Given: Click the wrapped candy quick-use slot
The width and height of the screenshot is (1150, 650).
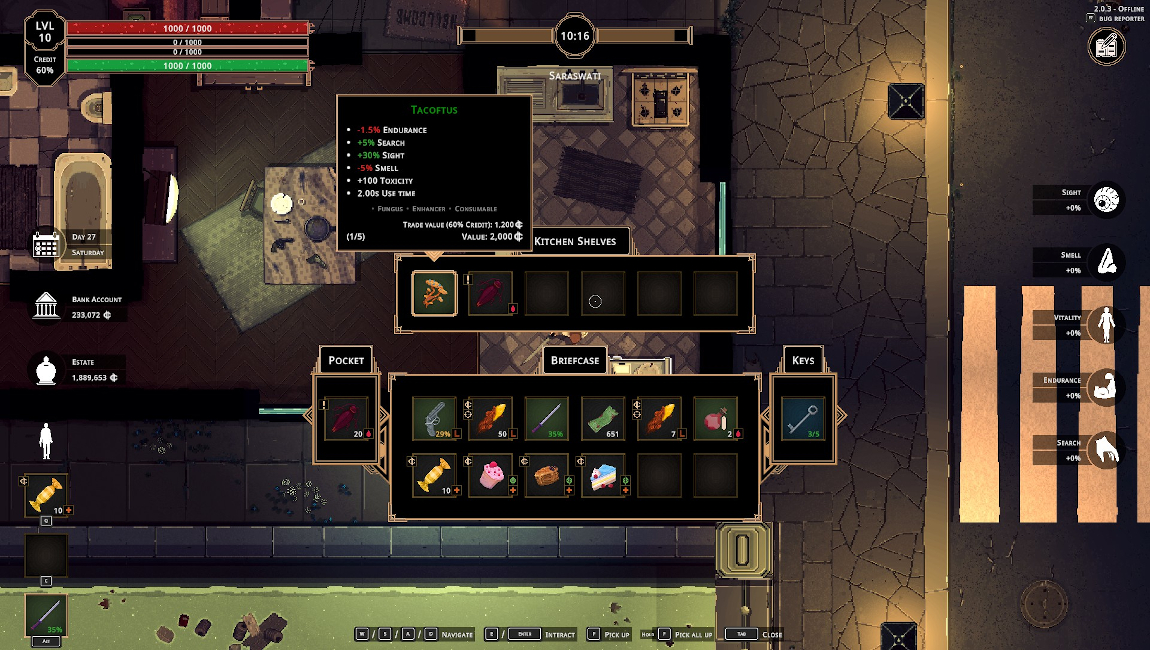Looking at the screenshot, I should 46,496.
